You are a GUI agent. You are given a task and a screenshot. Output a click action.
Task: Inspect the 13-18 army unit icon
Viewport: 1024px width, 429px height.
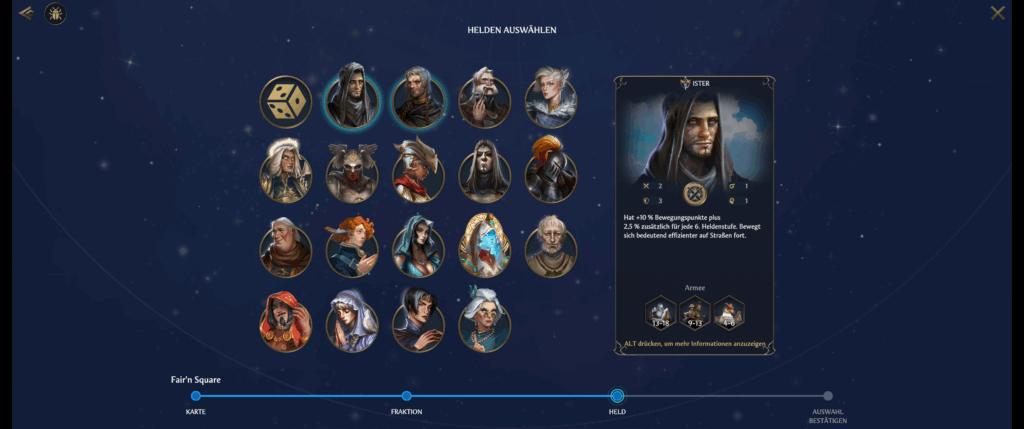tap(661, 313)
